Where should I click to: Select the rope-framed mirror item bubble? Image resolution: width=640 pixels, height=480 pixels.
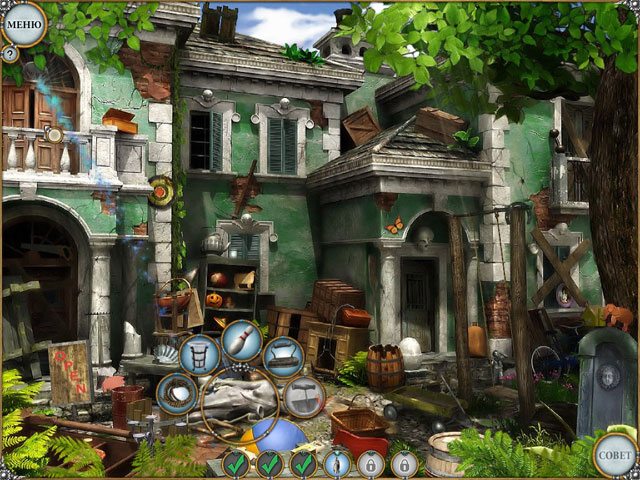pyautogui.click(x=177, y=395)
